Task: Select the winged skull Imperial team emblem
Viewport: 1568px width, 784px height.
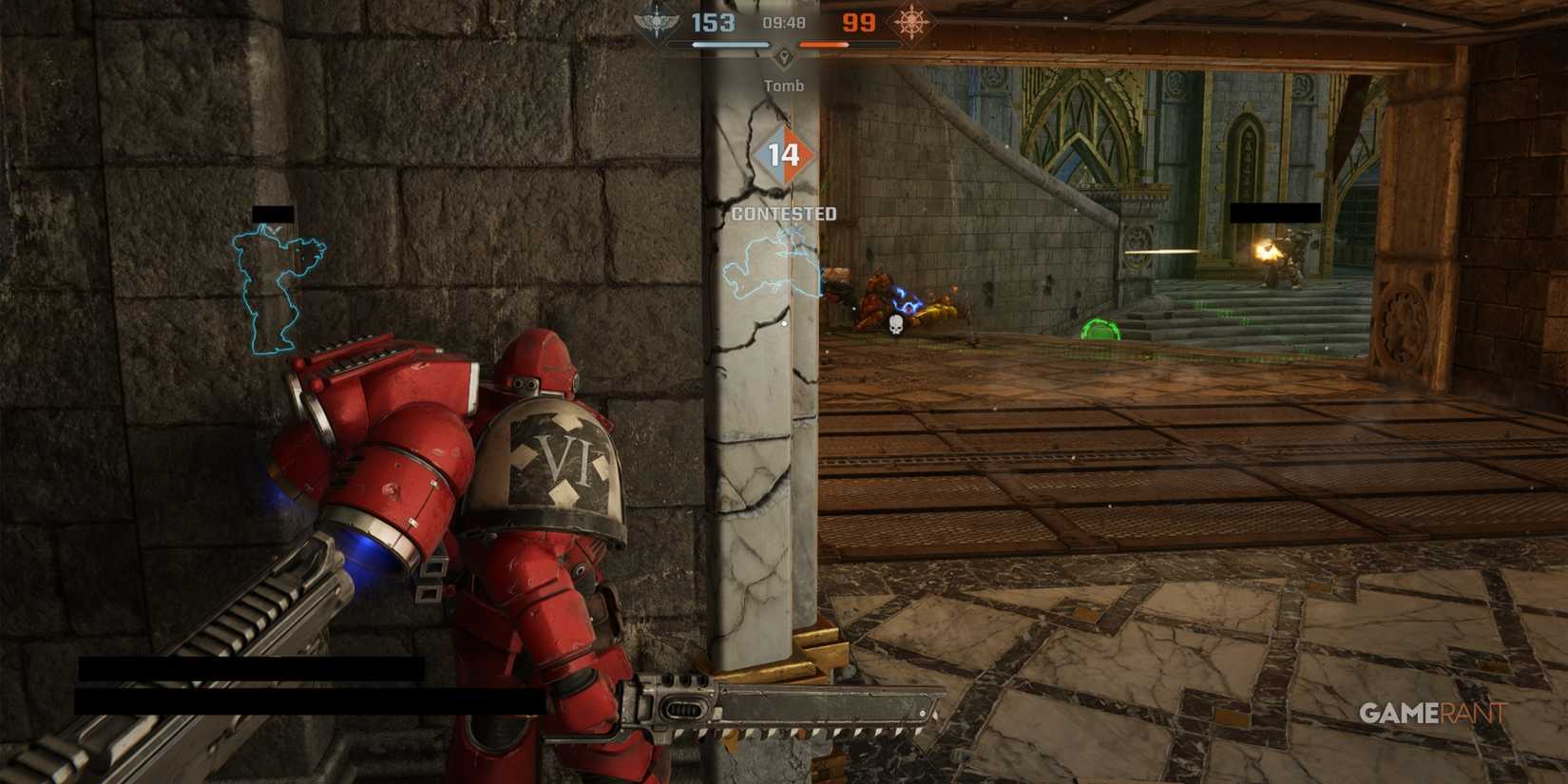Action: coord(656,21)
